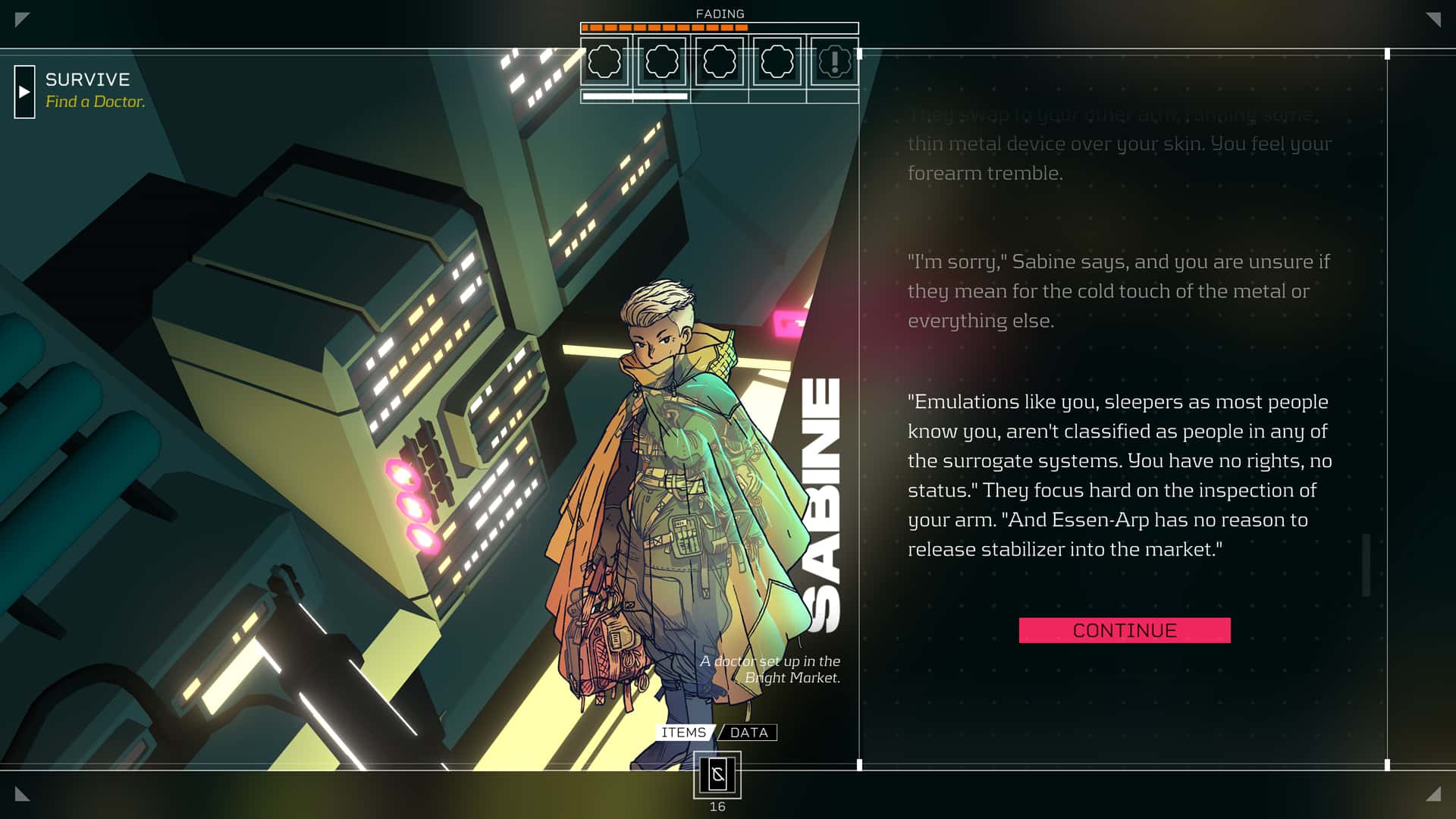
Task: Toggle the FADING meter display
Action: (x=719, y=13)
